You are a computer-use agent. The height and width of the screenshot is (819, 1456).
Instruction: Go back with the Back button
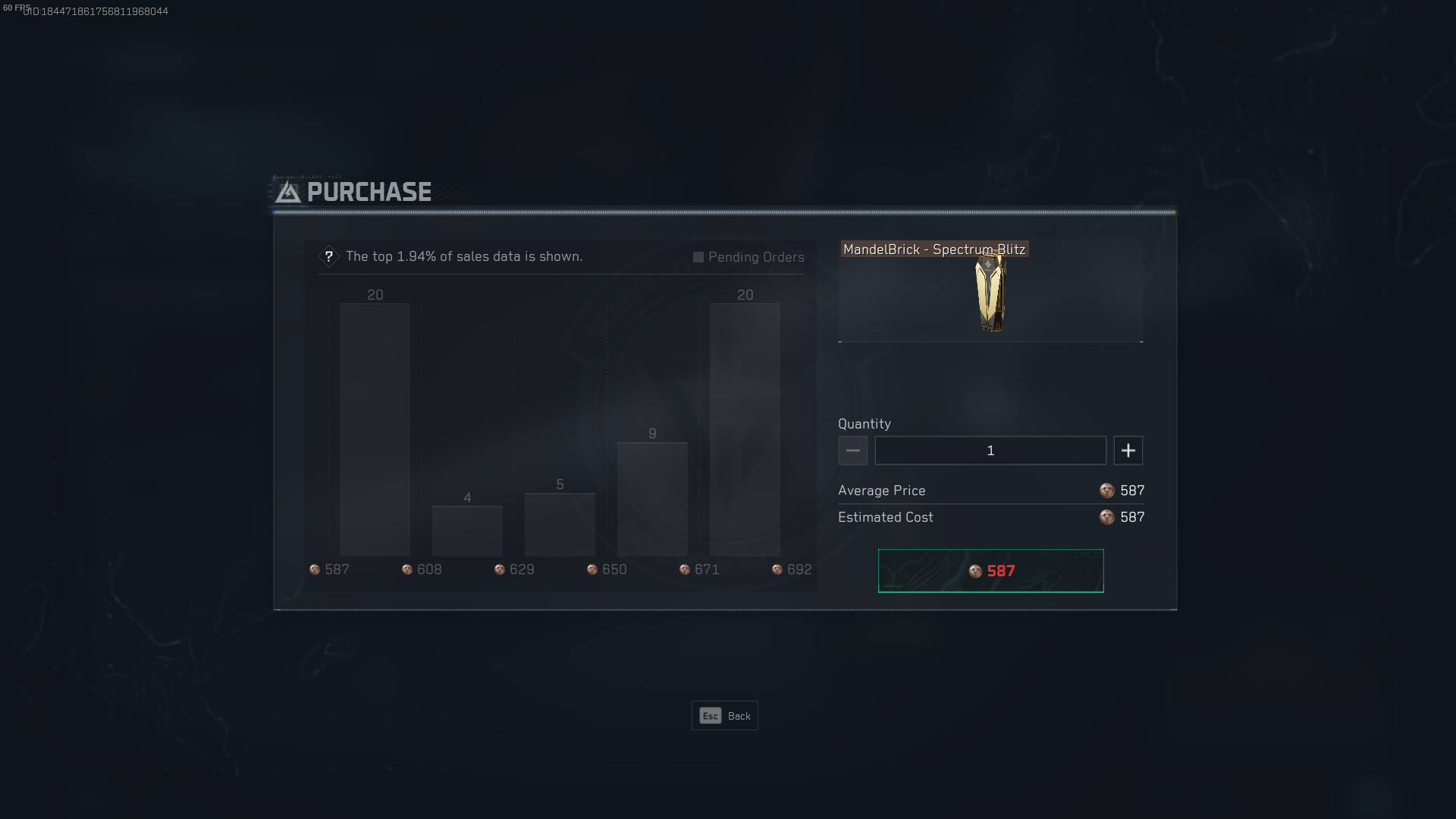(724, 716)
